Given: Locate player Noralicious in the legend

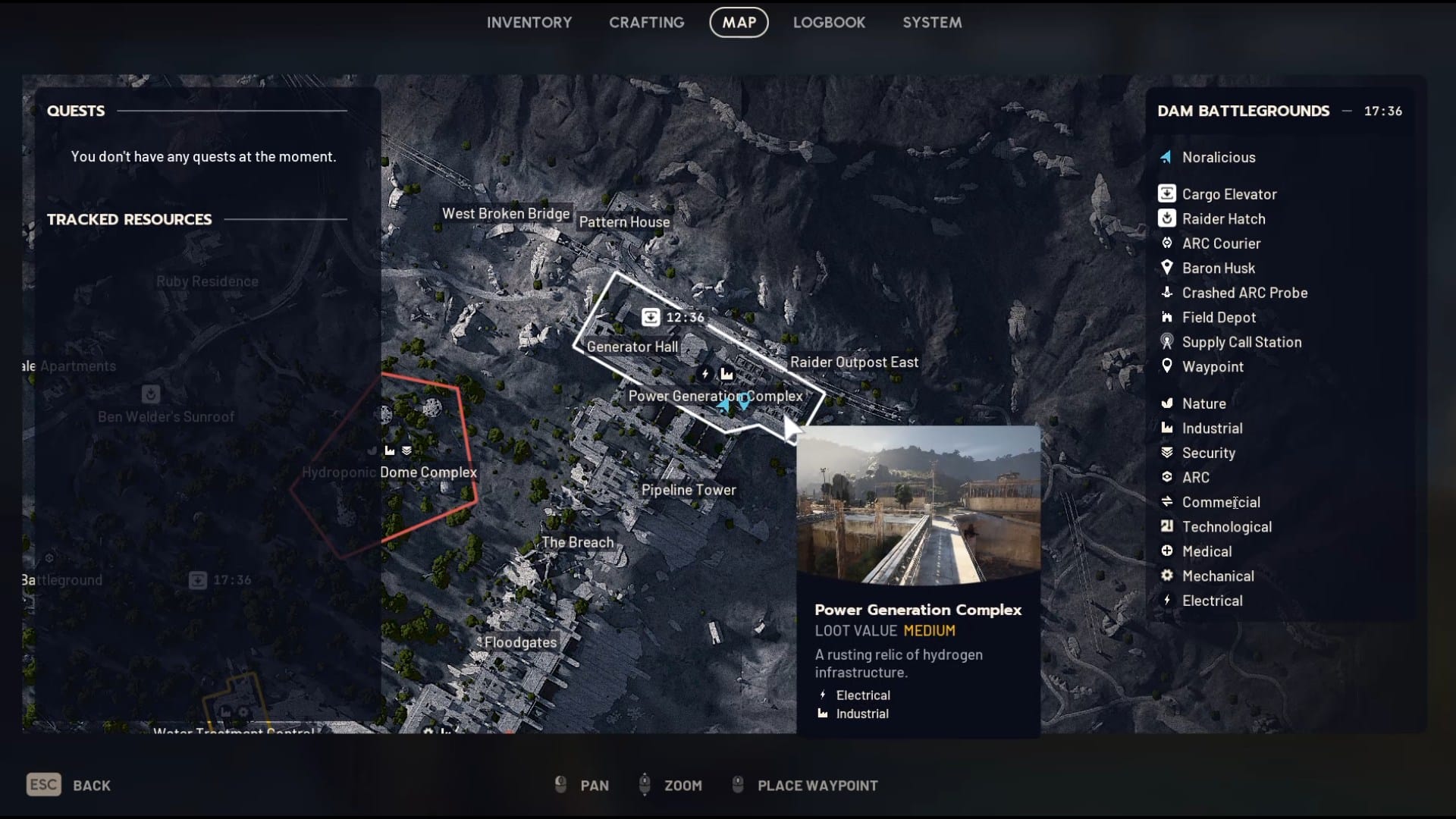Looking at the screenshot, I should click(1218, 158).
